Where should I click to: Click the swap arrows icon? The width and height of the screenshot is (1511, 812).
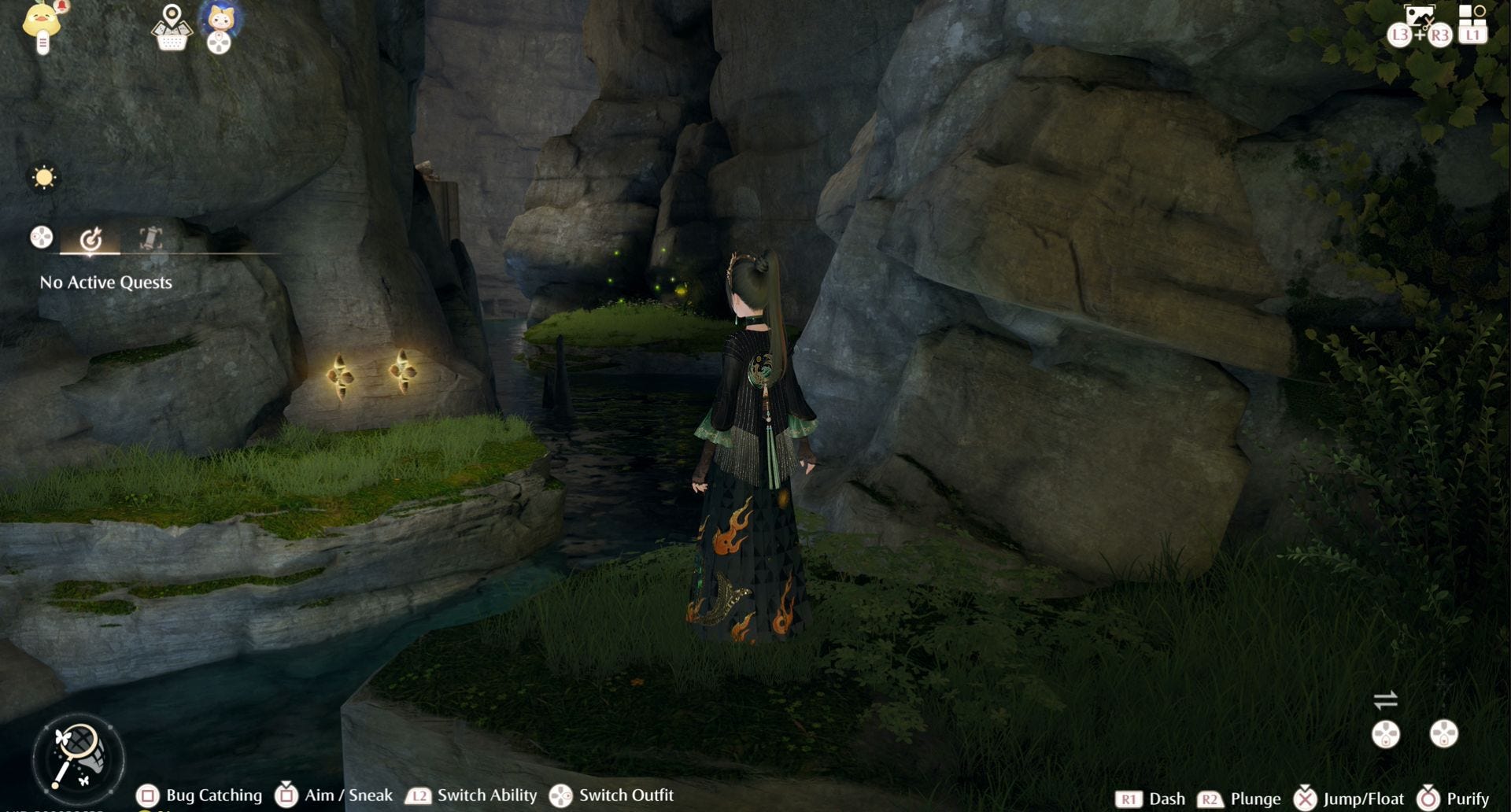[1385, 699]
